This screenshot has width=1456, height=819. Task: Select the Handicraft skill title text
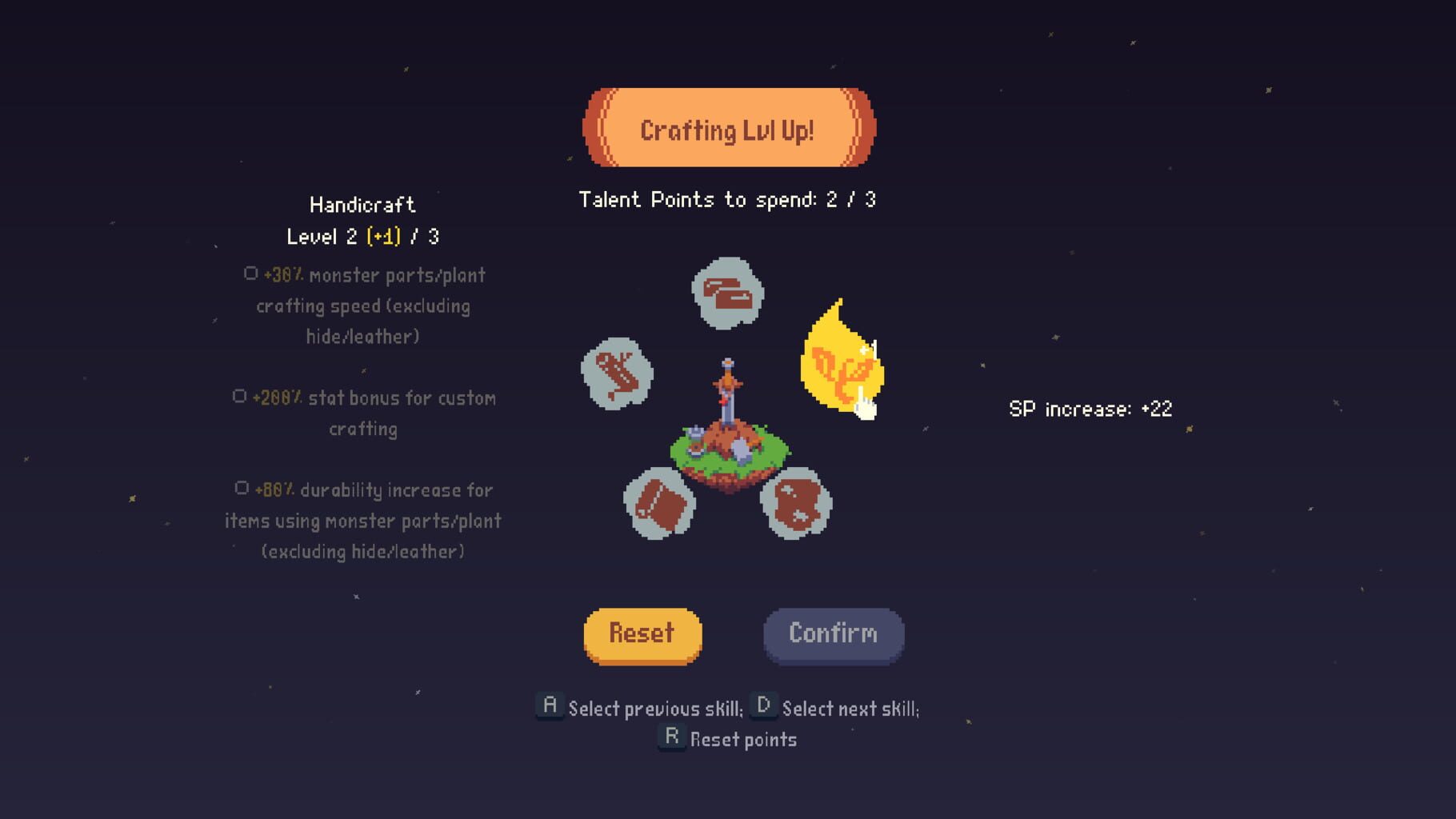[x=362, y=205]
